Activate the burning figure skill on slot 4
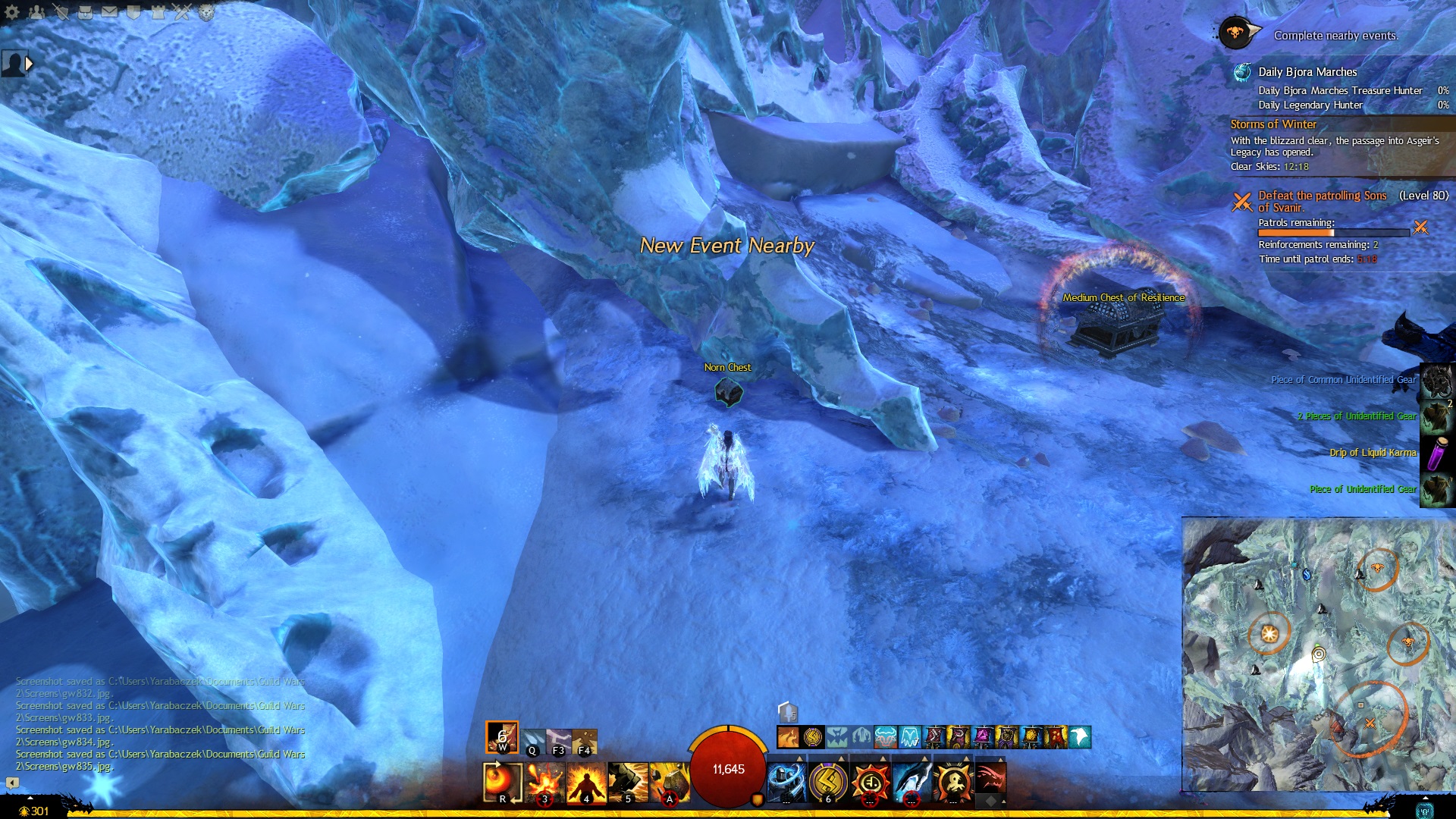The image size is (1456, 819). tap(587, 782)
